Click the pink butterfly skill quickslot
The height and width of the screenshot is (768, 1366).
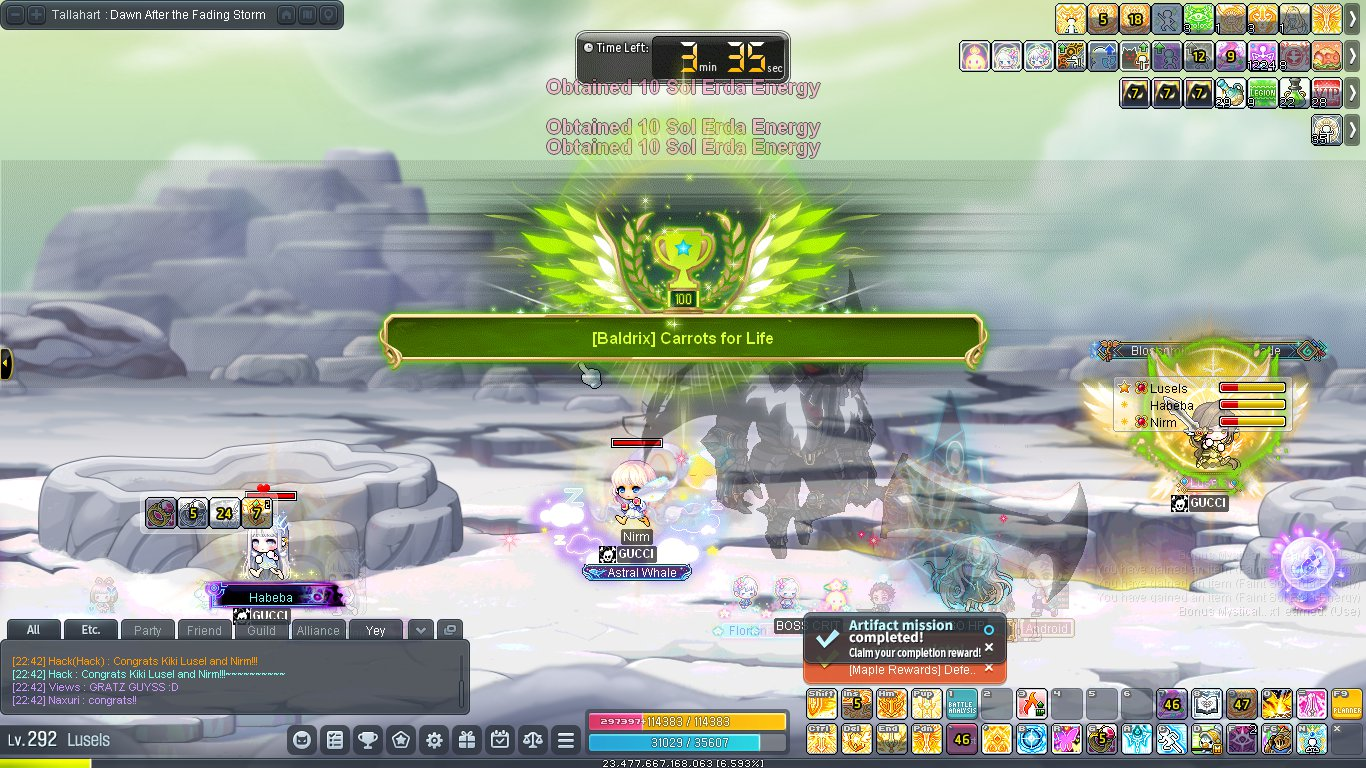point(1067,739)
